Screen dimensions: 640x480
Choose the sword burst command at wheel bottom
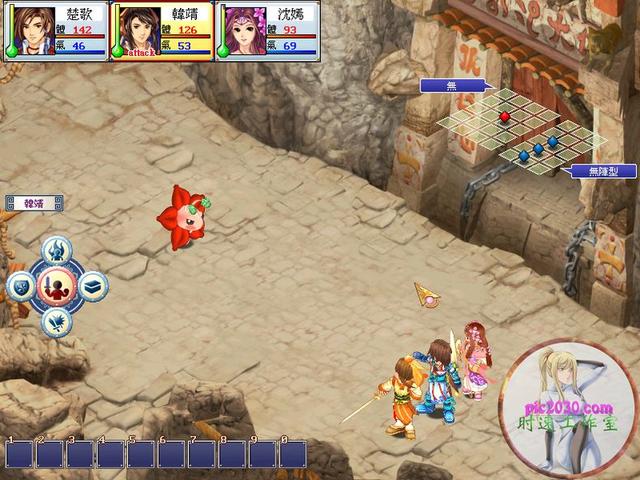tap(57, 322)
